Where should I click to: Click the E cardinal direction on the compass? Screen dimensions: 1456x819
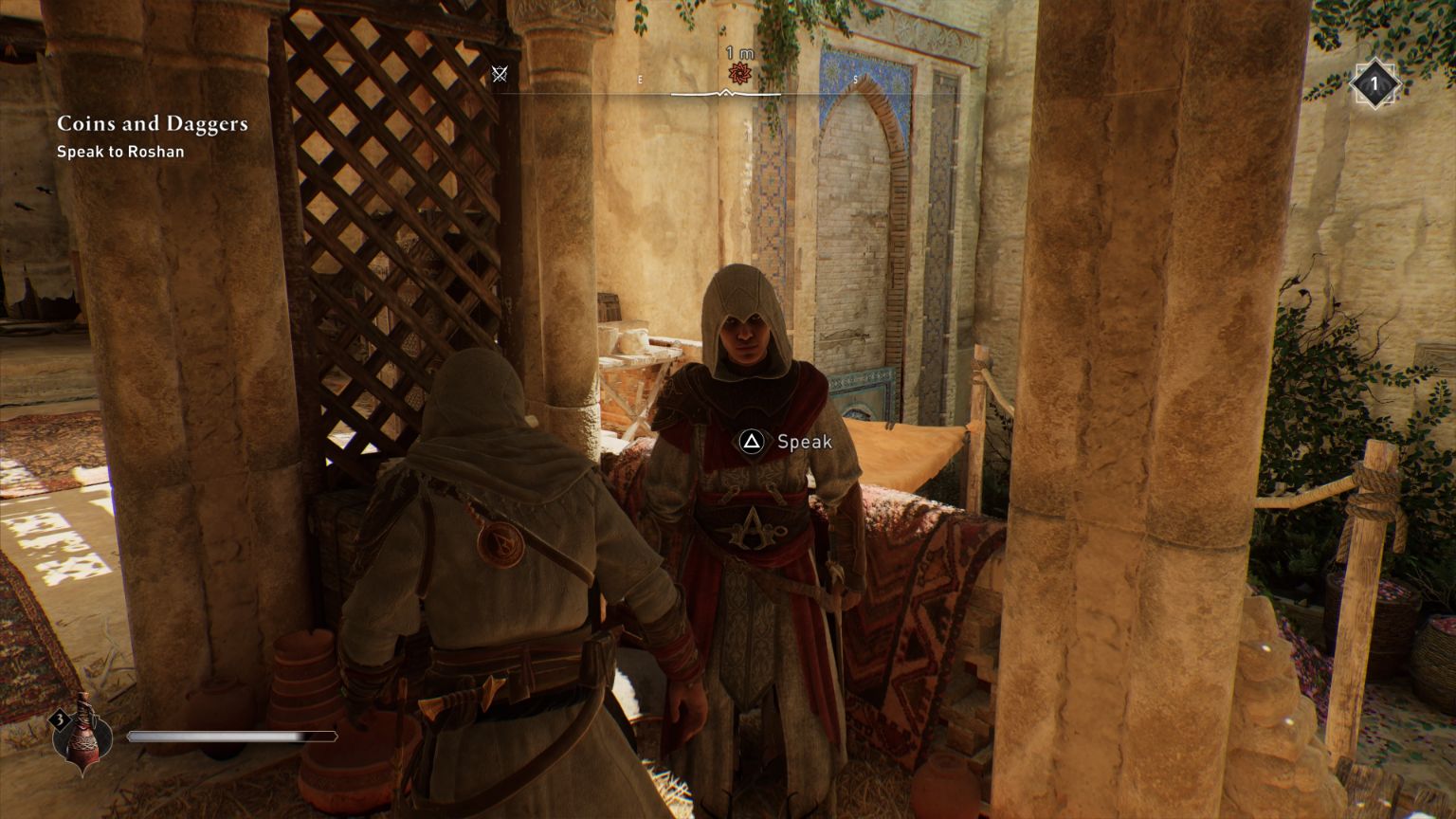coord(640,81)
